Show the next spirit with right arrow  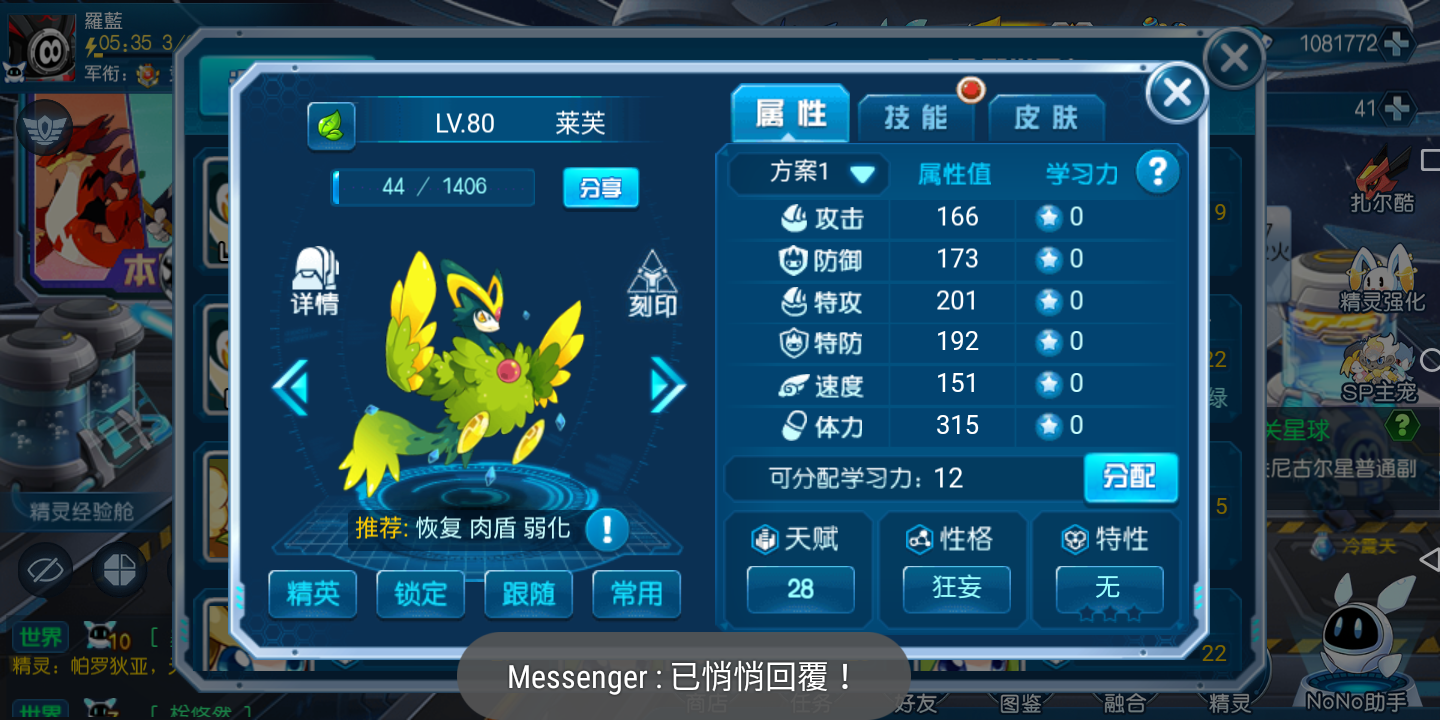[x=667, y=385]
